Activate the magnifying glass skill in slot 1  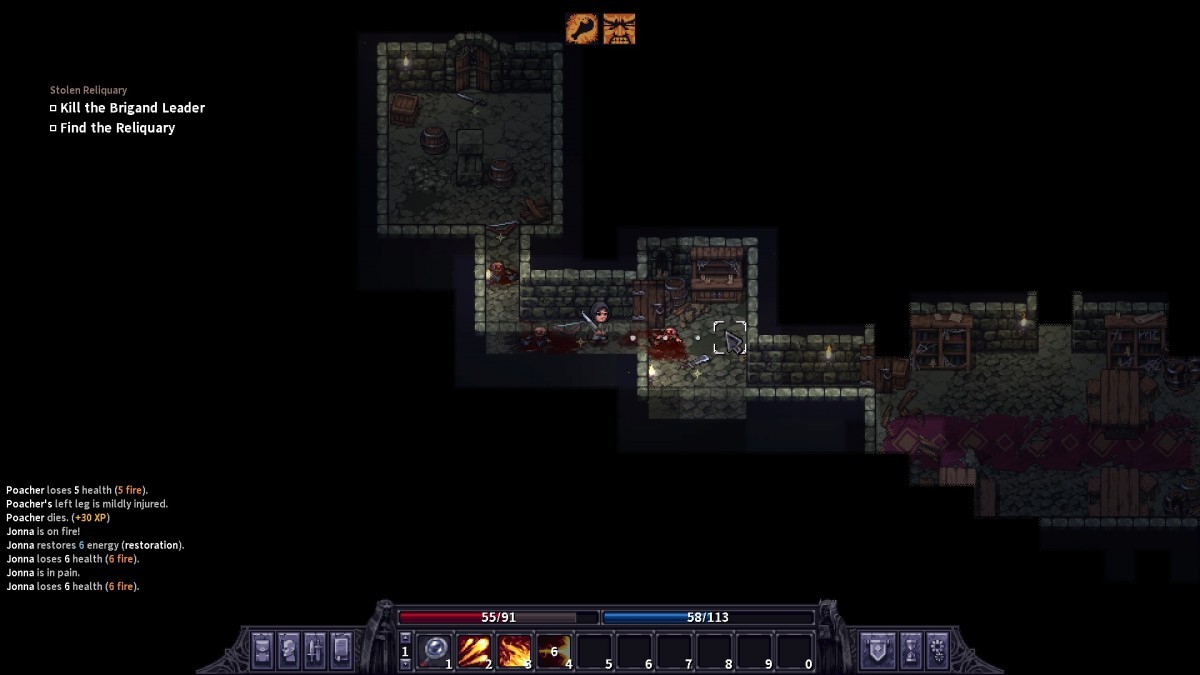coord(434,651)
